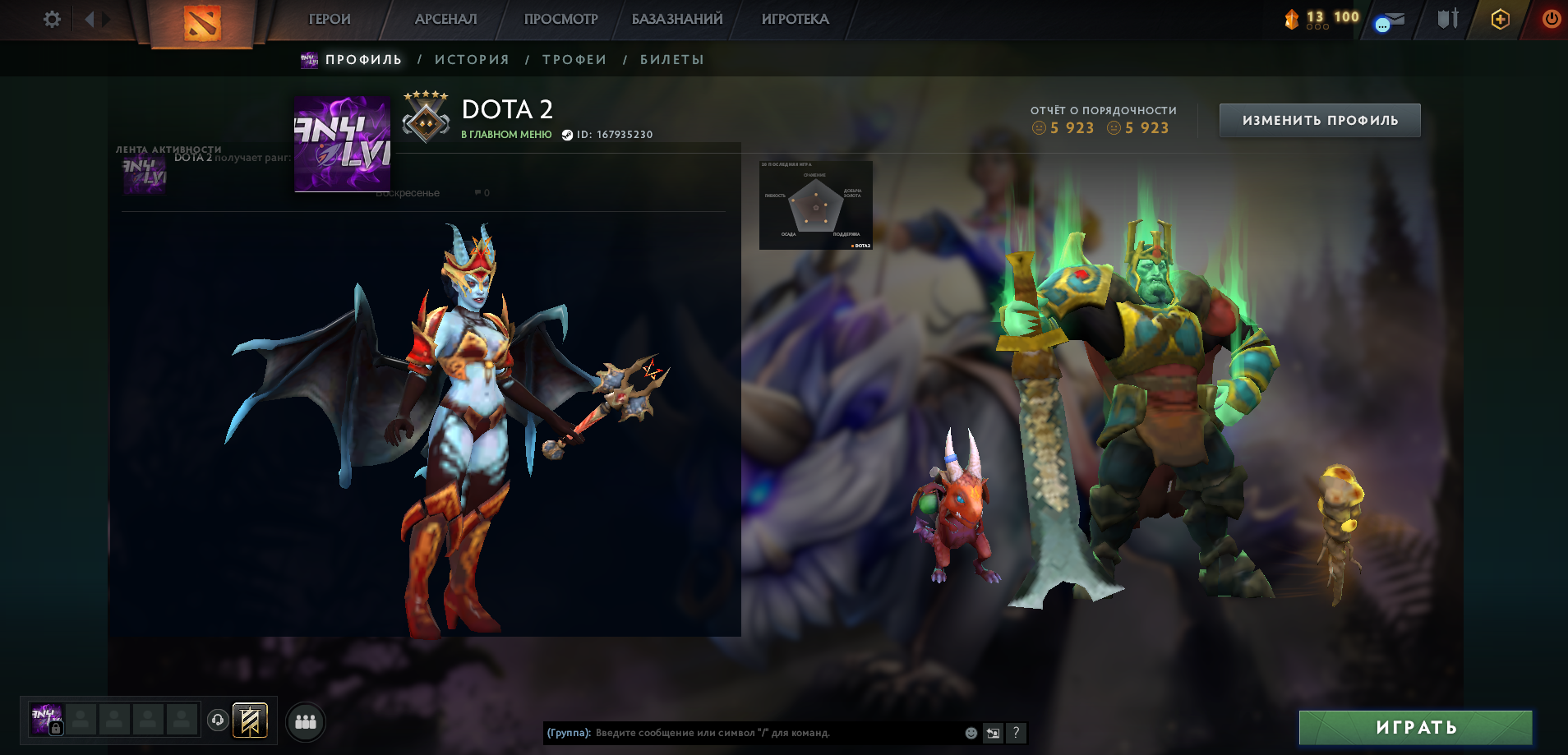This screenshot has height=755, width=1568.
Task: Open the messages envelope notification icon
Action: [x=1390, y=19]
